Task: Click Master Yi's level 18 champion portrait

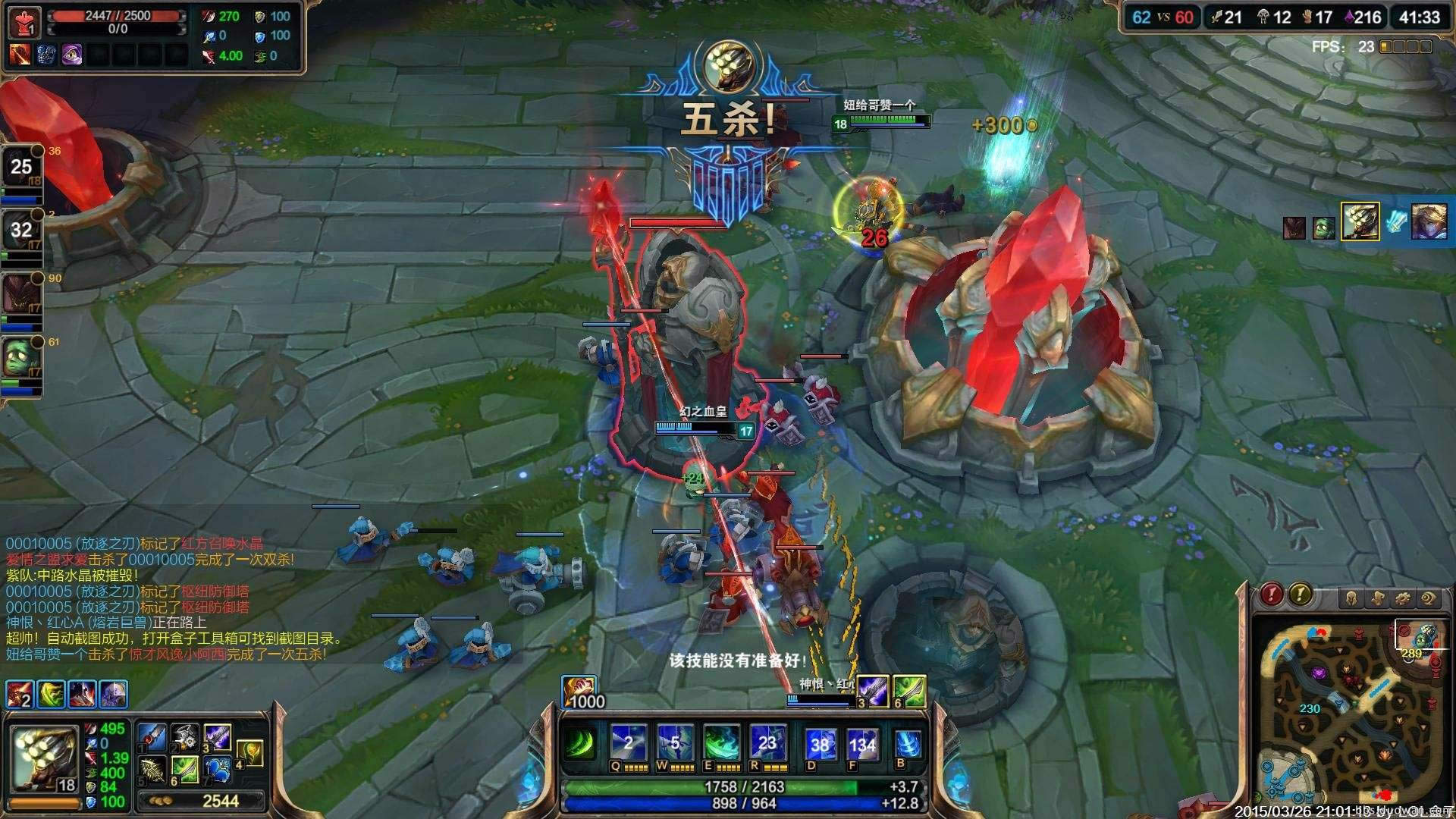Action: coord(44,758)
